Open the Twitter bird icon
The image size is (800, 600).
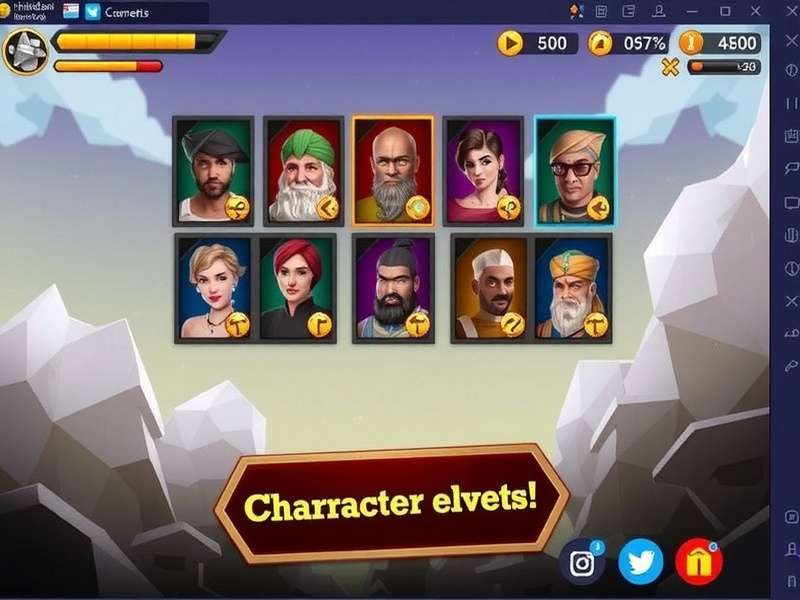coord(640,562)
